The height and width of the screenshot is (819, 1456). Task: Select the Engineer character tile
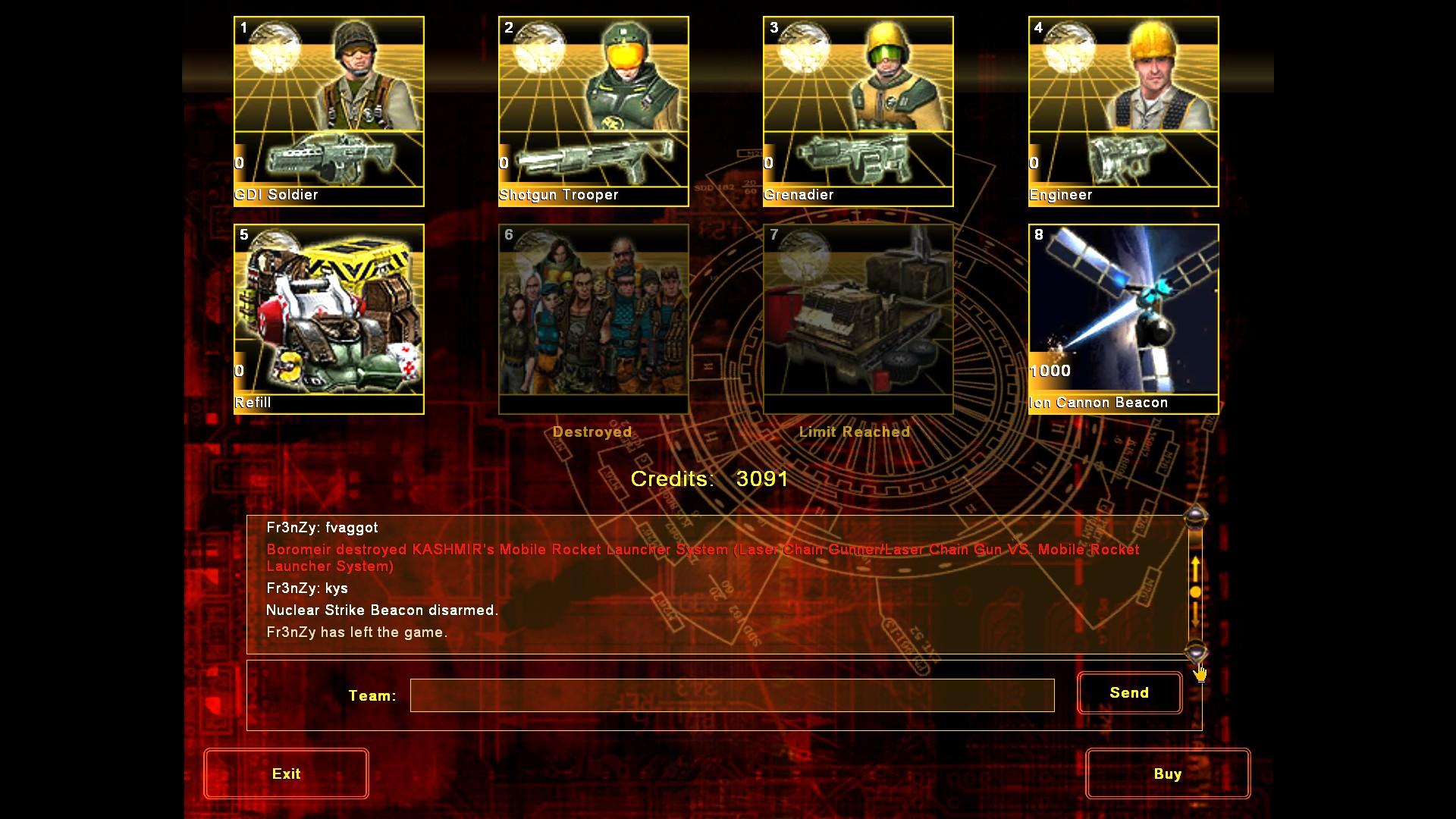1123,111
